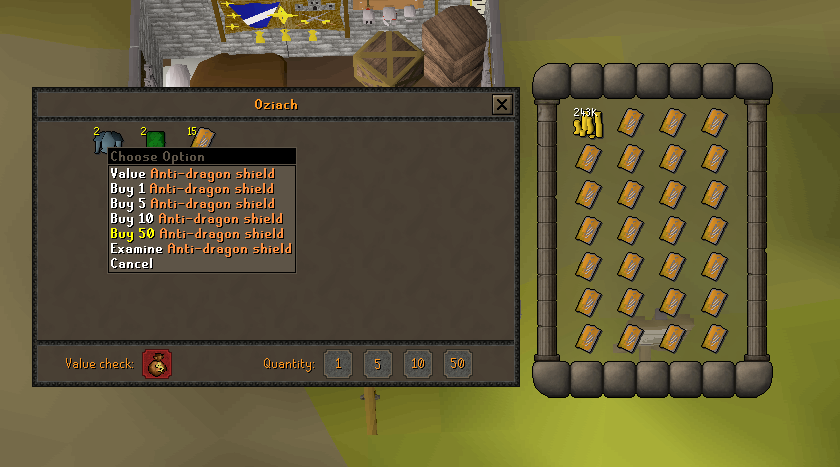Set shop quantity to 10
840x467 pixels.
(417, 364)
